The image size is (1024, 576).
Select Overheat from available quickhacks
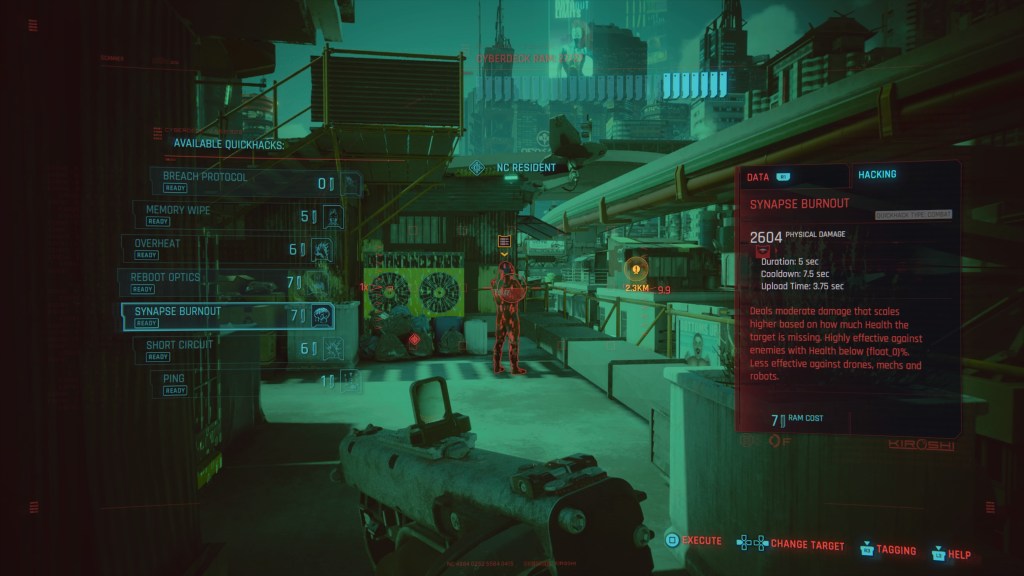(x=226, y=248)
